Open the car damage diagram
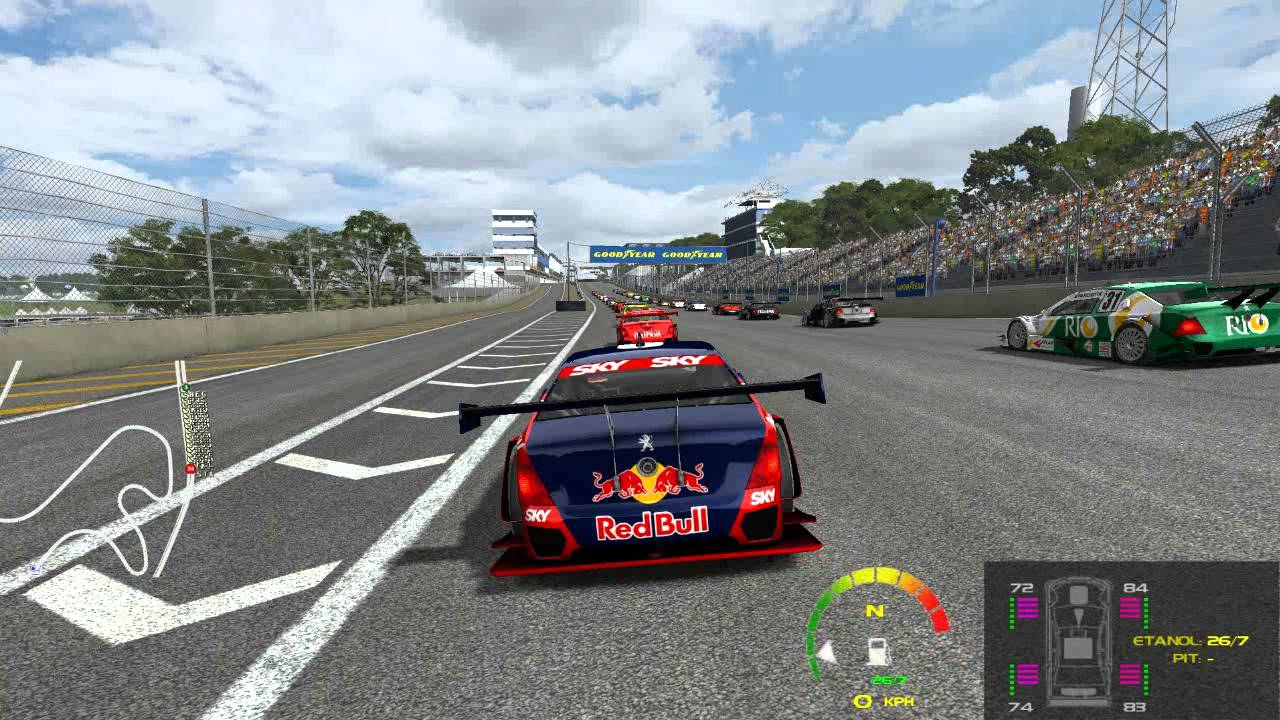The width and height of the screenshot is (1280, 720). tap(1077, 640)
